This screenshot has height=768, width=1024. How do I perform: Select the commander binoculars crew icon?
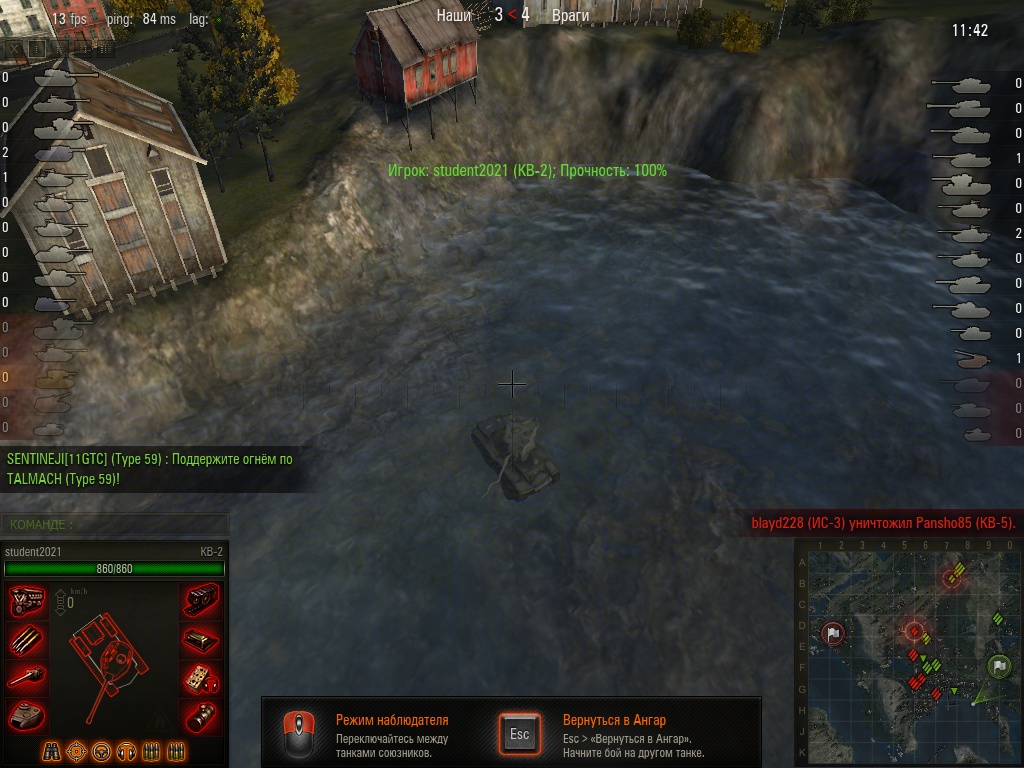pos(52,751)
